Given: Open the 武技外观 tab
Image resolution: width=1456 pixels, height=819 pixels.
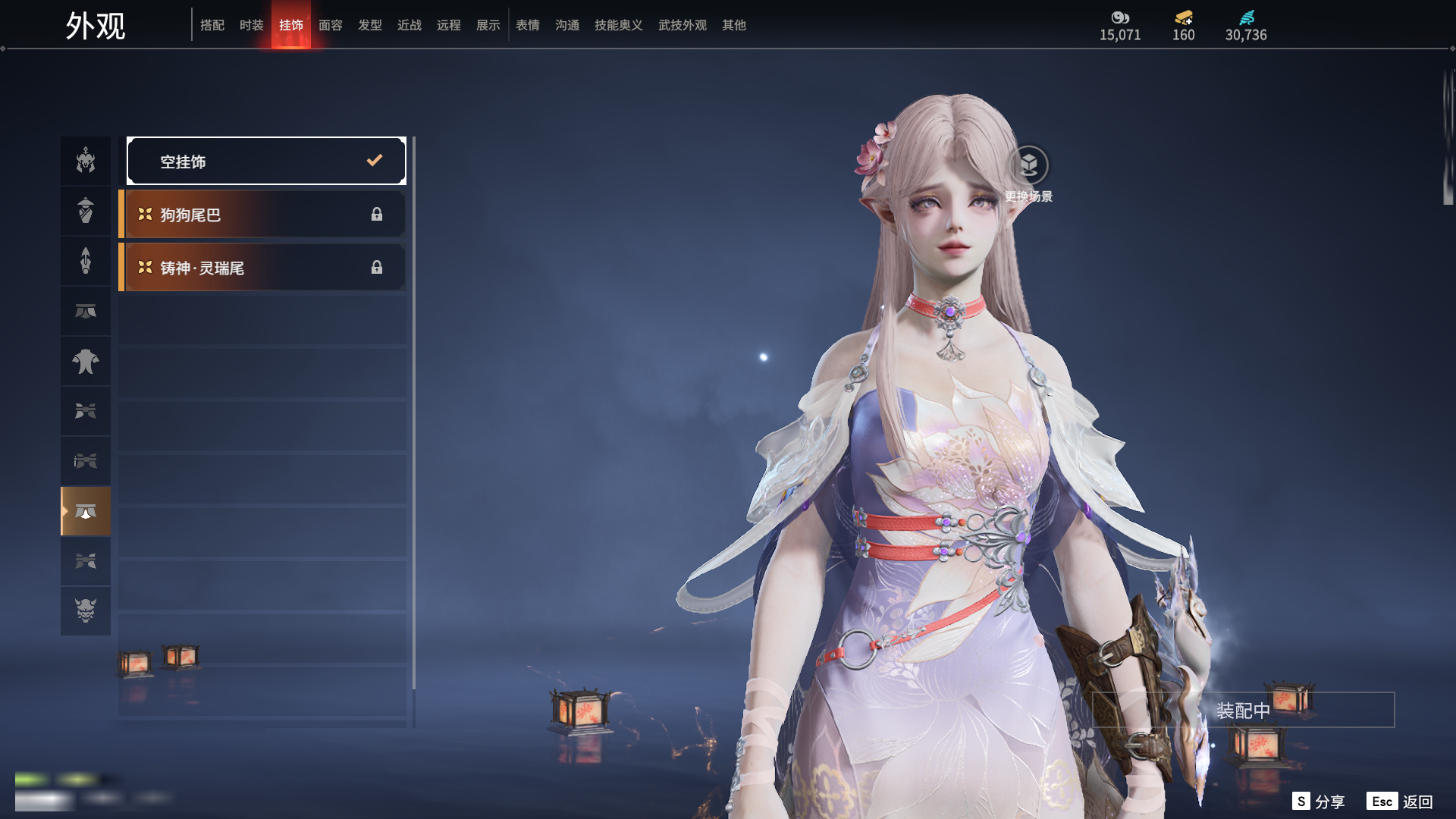Looking at the screenshot, I should 682,25.
